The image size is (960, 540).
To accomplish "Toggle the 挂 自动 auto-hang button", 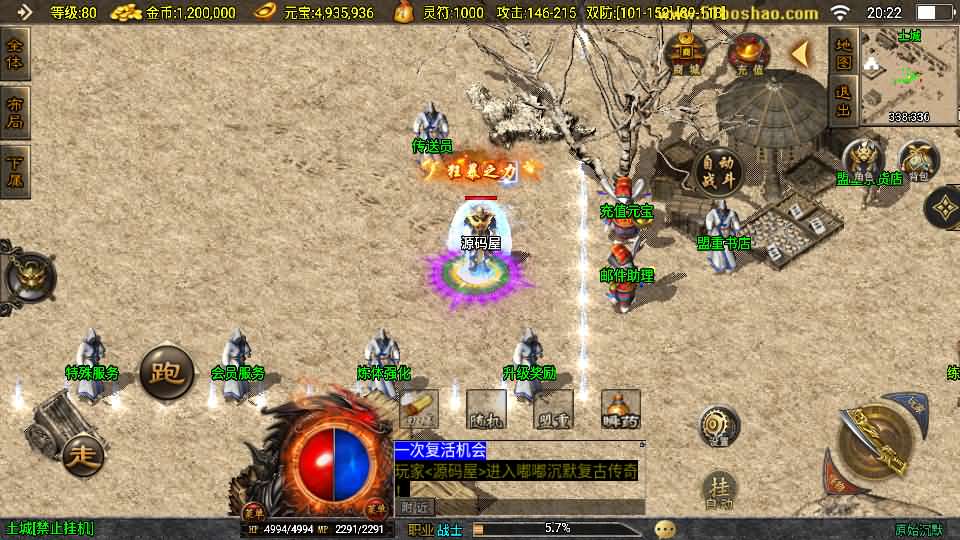I will tap(718, 490).
